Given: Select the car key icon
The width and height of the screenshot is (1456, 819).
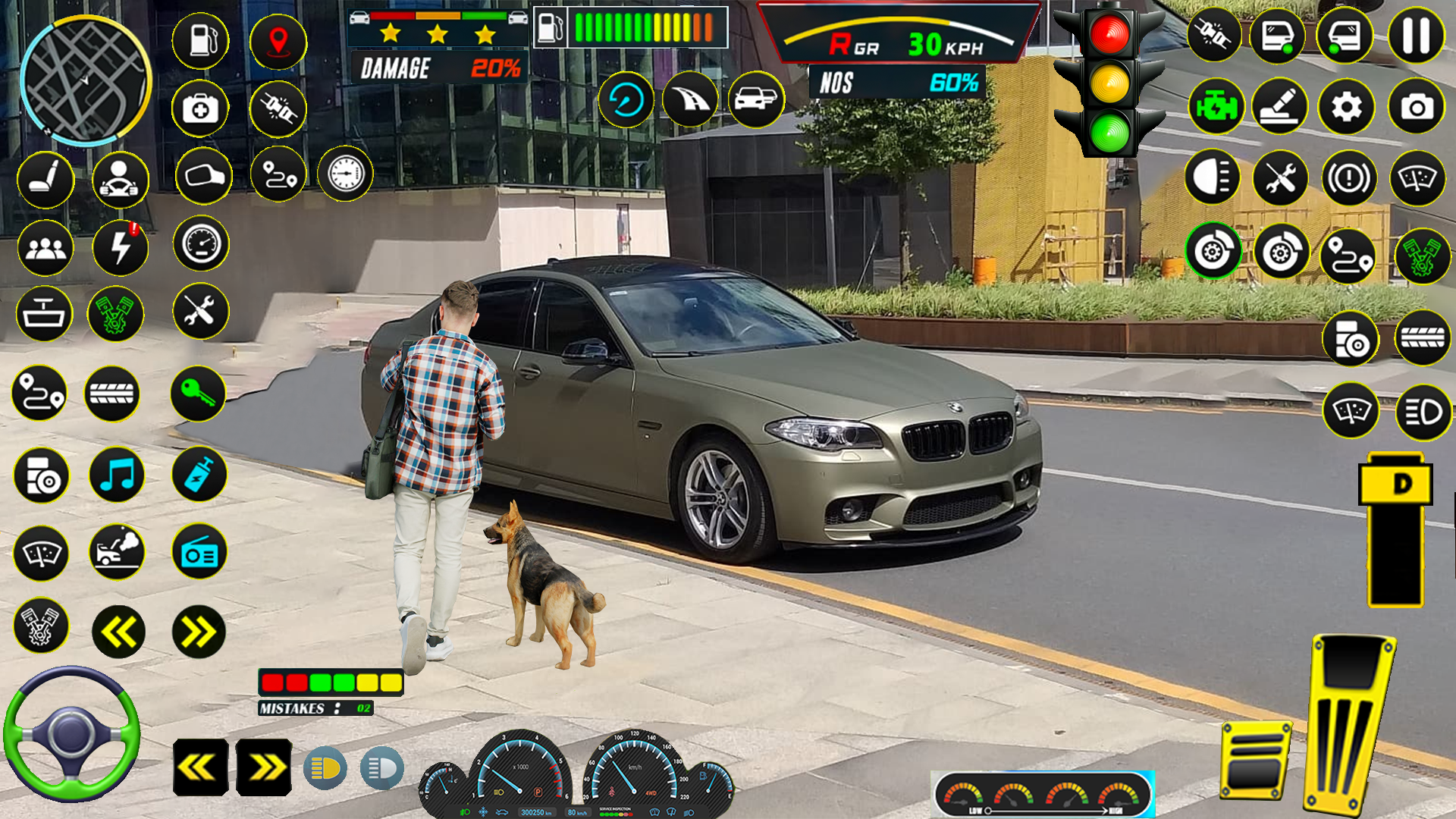Looking at the screenshot, I should (200, 393).
